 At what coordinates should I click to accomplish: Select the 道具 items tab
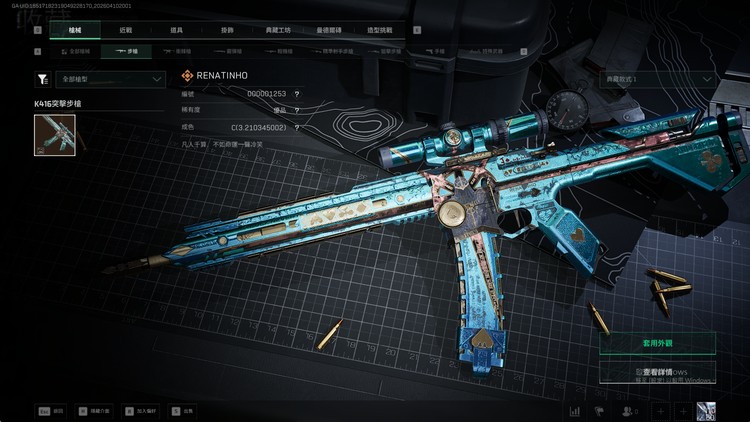[x=176, y=31]
